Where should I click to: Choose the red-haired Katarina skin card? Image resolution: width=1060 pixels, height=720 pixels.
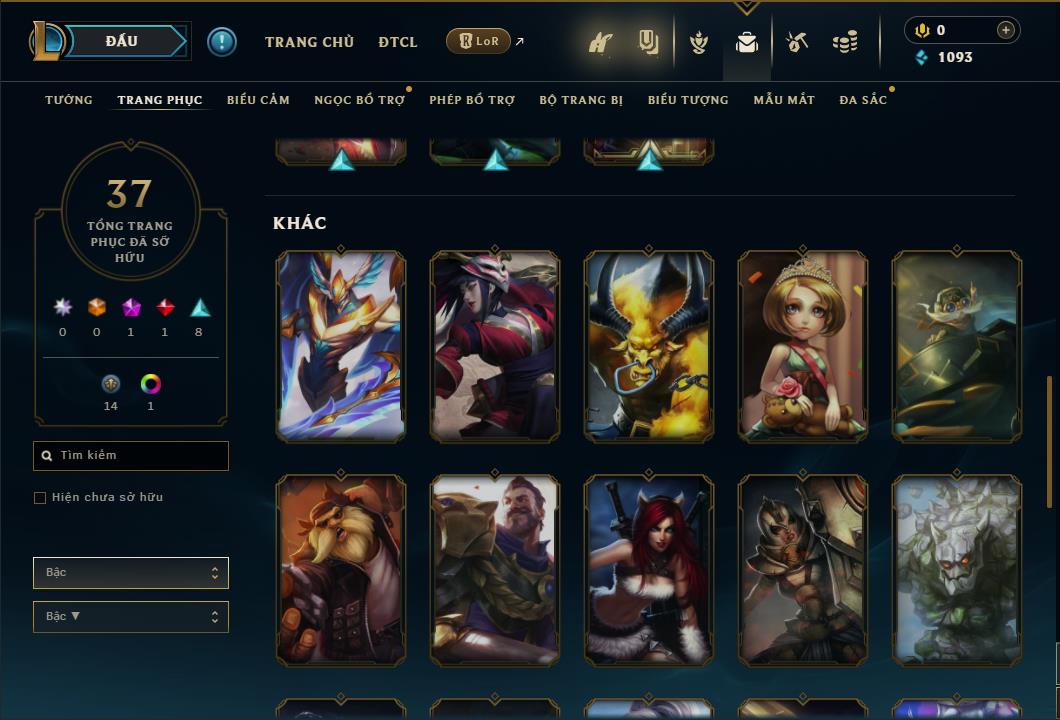pyautogui.click(x=649, y=569)
